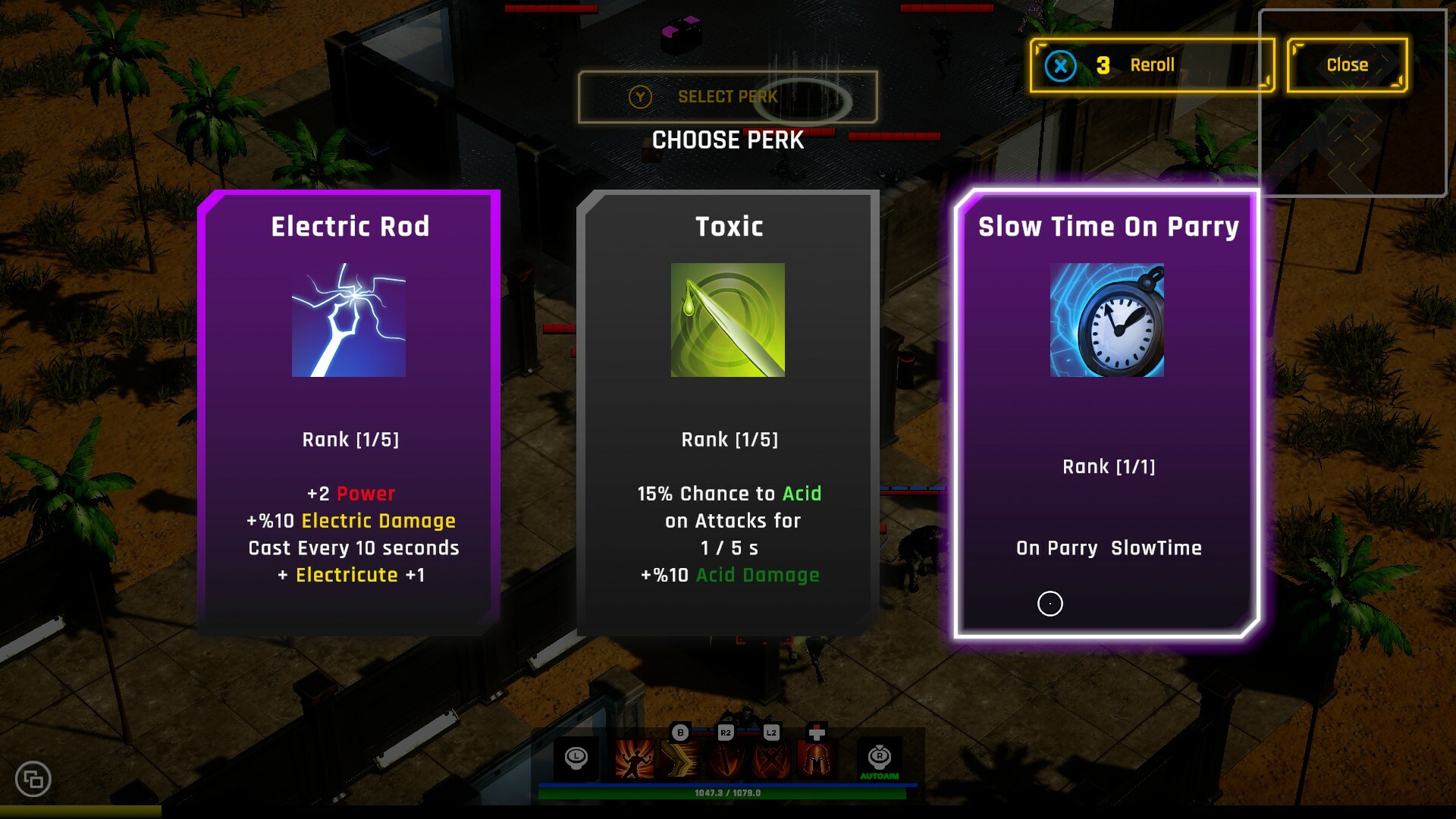
Task: Reroll the offered perks
Action: click(x=1151, y=65)
